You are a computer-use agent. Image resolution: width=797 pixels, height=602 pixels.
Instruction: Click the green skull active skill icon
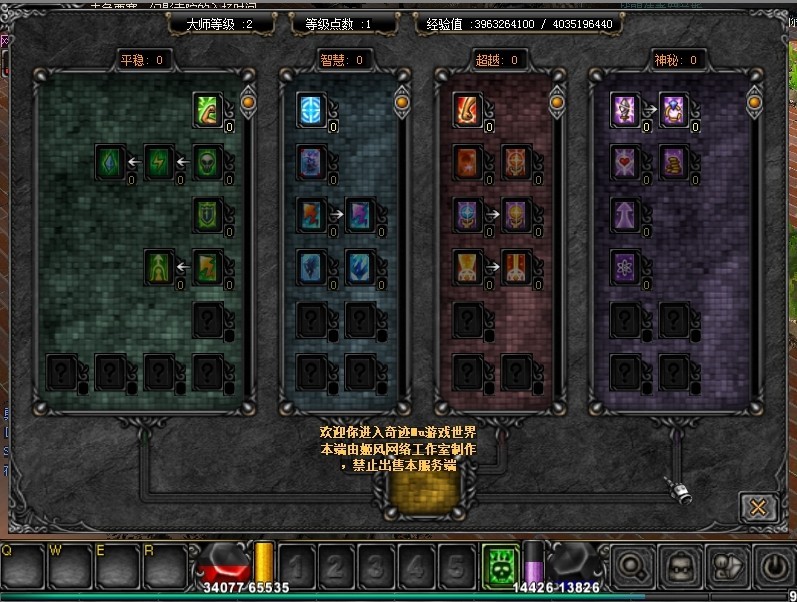[x=497, y=565]
